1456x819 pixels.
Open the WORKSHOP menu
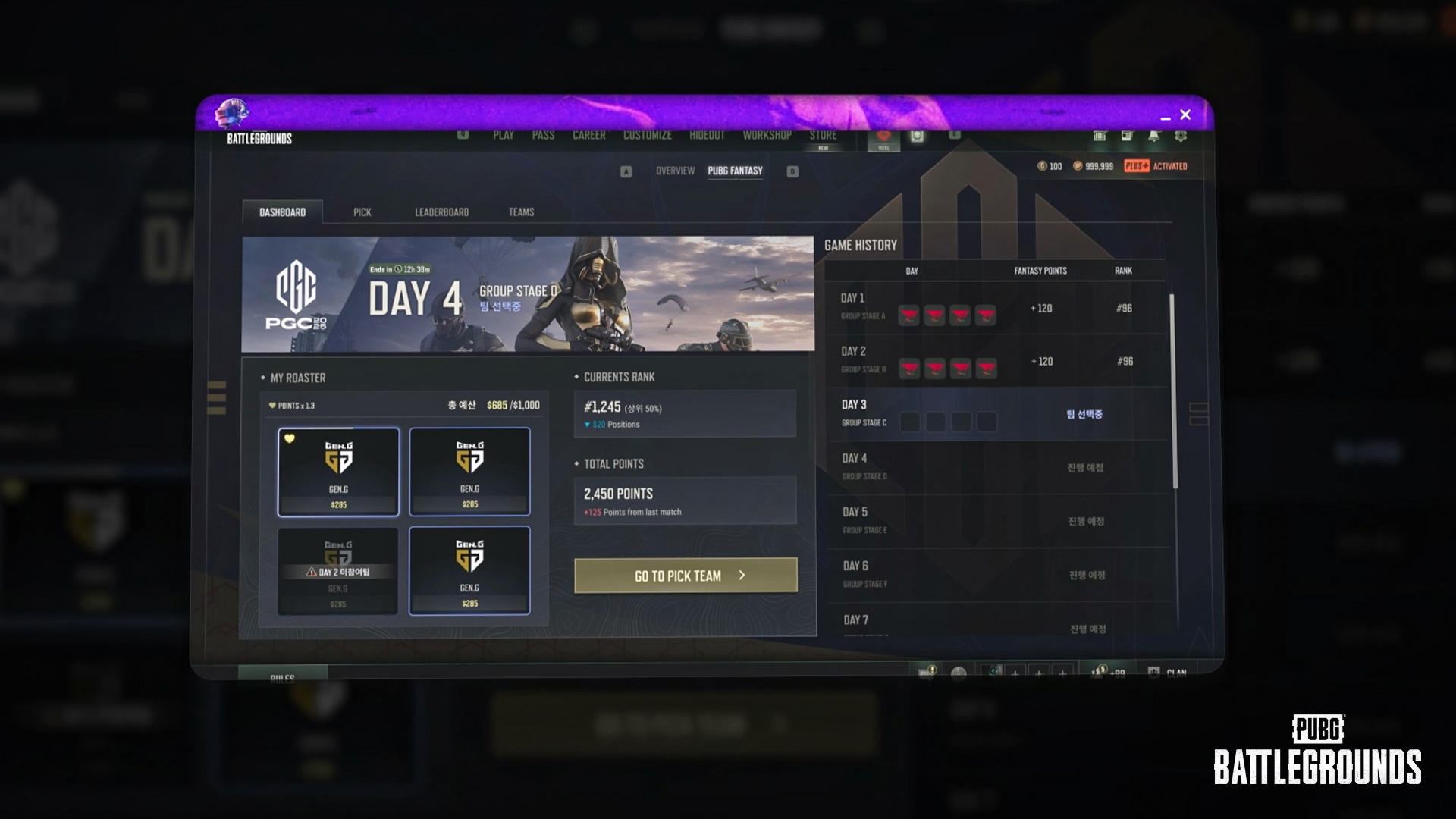click(767, 135)
